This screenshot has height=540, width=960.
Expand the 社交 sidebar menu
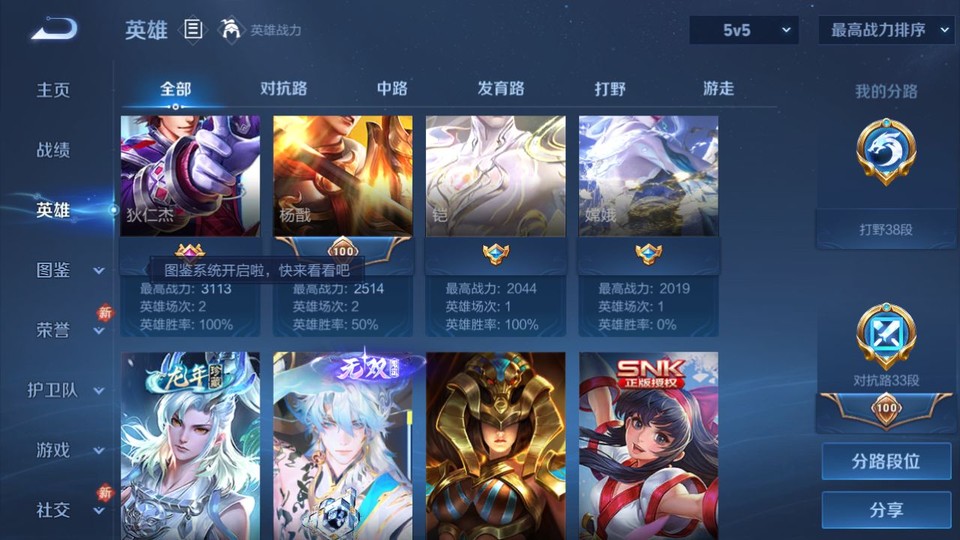pos(66,510)
